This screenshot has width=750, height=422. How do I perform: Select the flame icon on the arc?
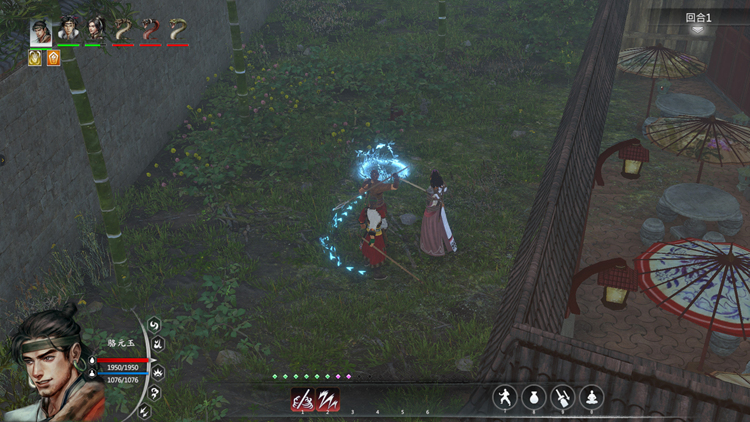point(159,372)
